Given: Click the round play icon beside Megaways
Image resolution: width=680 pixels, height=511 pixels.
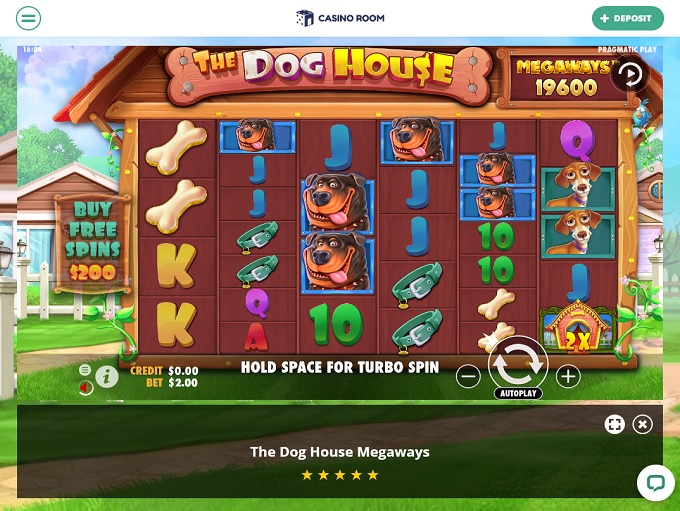Looking at the screenshot, I should [x=629, y=73].
